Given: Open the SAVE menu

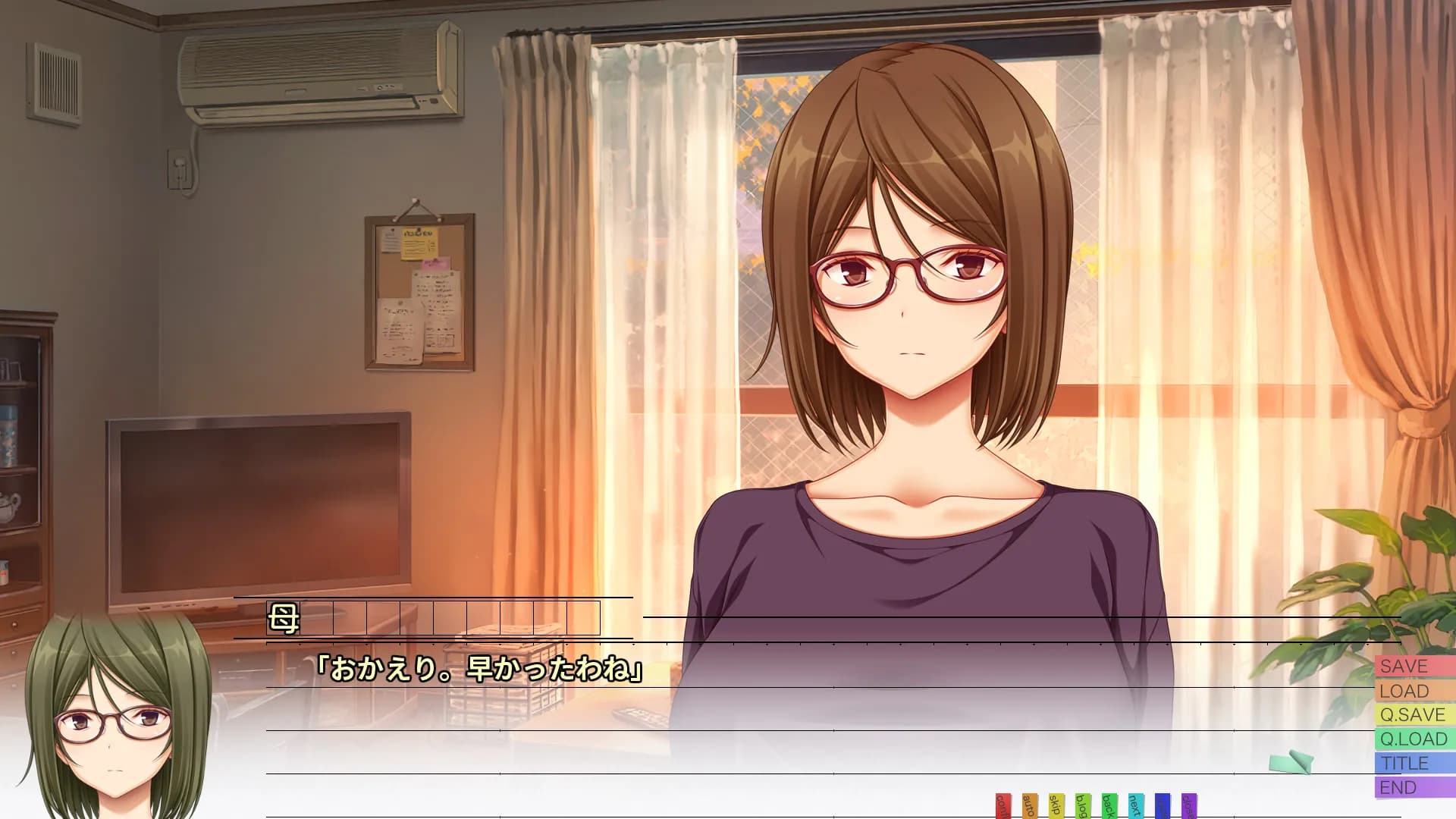Looking at the screenshot, I should point(1412,667).
